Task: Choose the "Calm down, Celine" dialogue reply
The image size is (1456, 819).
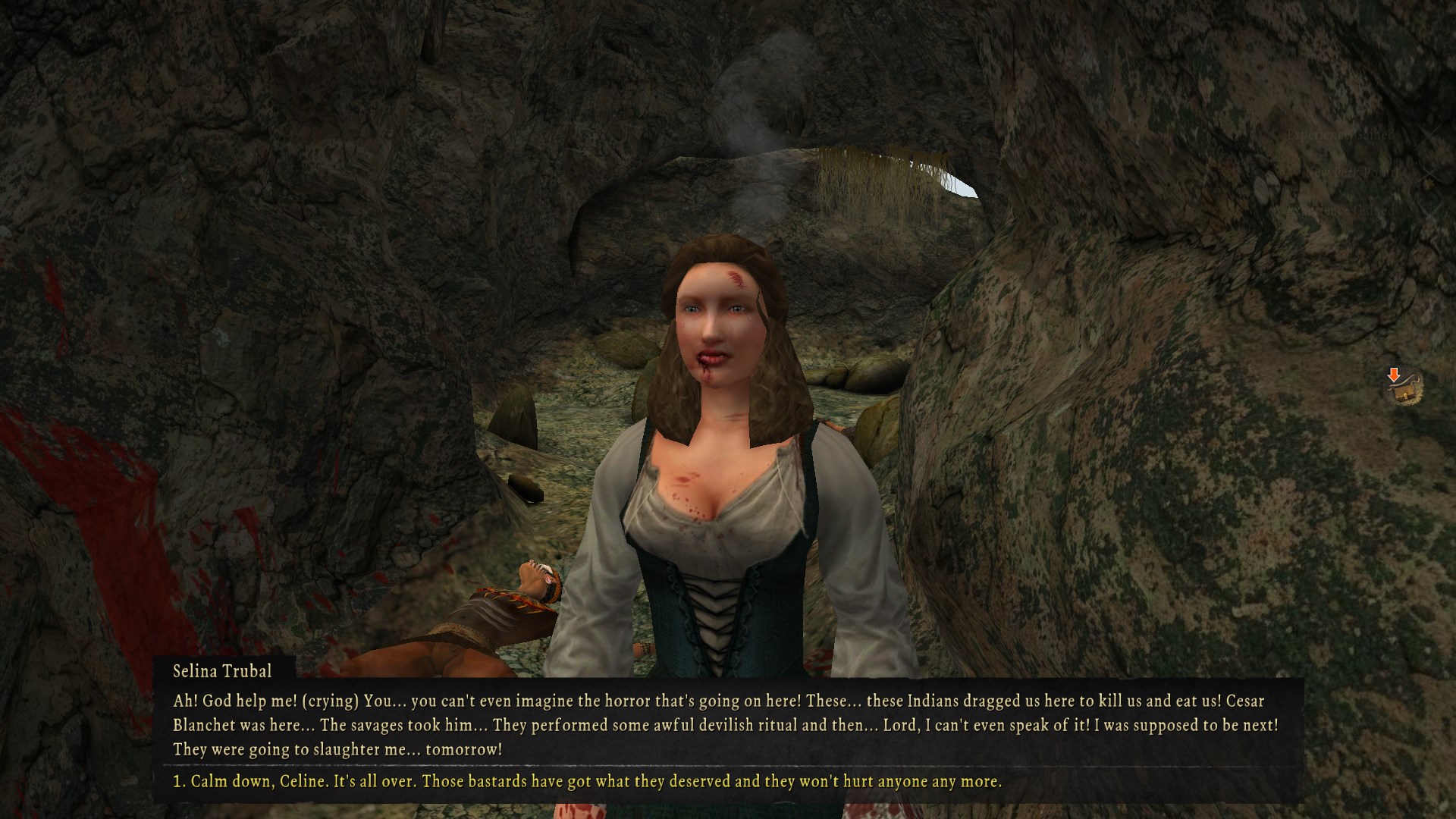Action: (587, 782)
